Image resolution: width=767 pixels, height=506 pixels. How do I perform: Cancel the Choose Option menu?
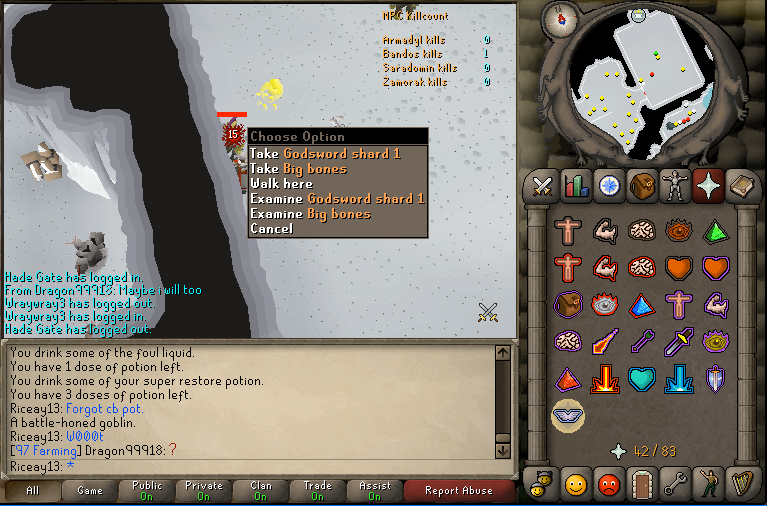click(271, 229)
